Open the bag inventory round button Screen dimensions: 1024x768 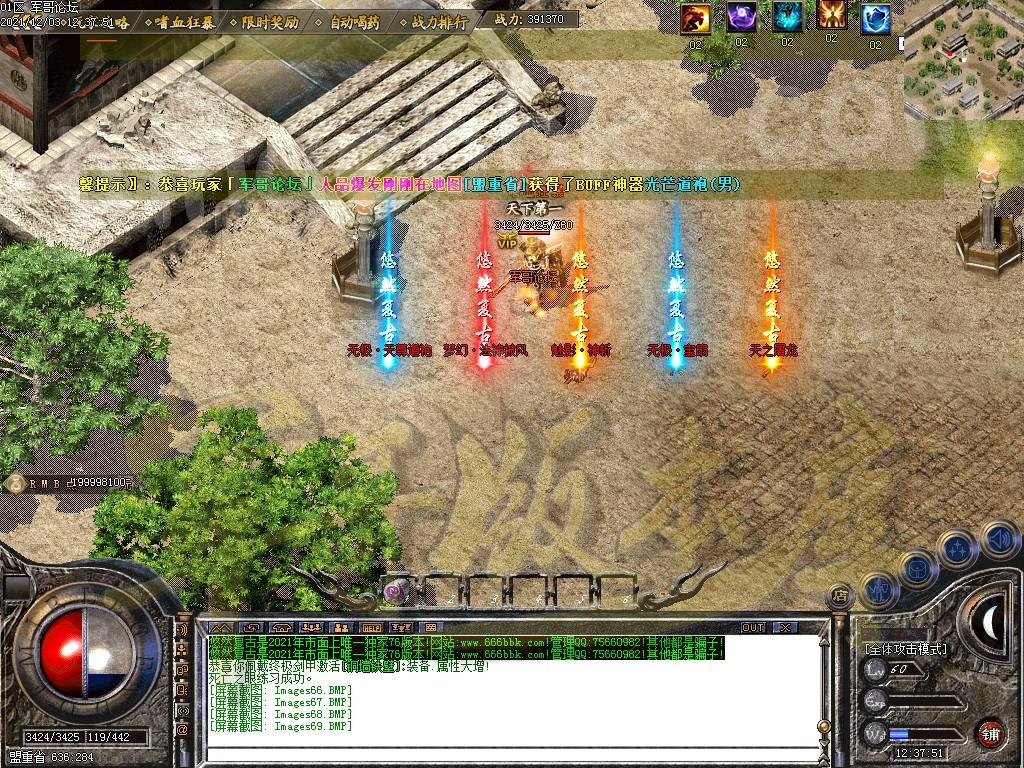917,568
